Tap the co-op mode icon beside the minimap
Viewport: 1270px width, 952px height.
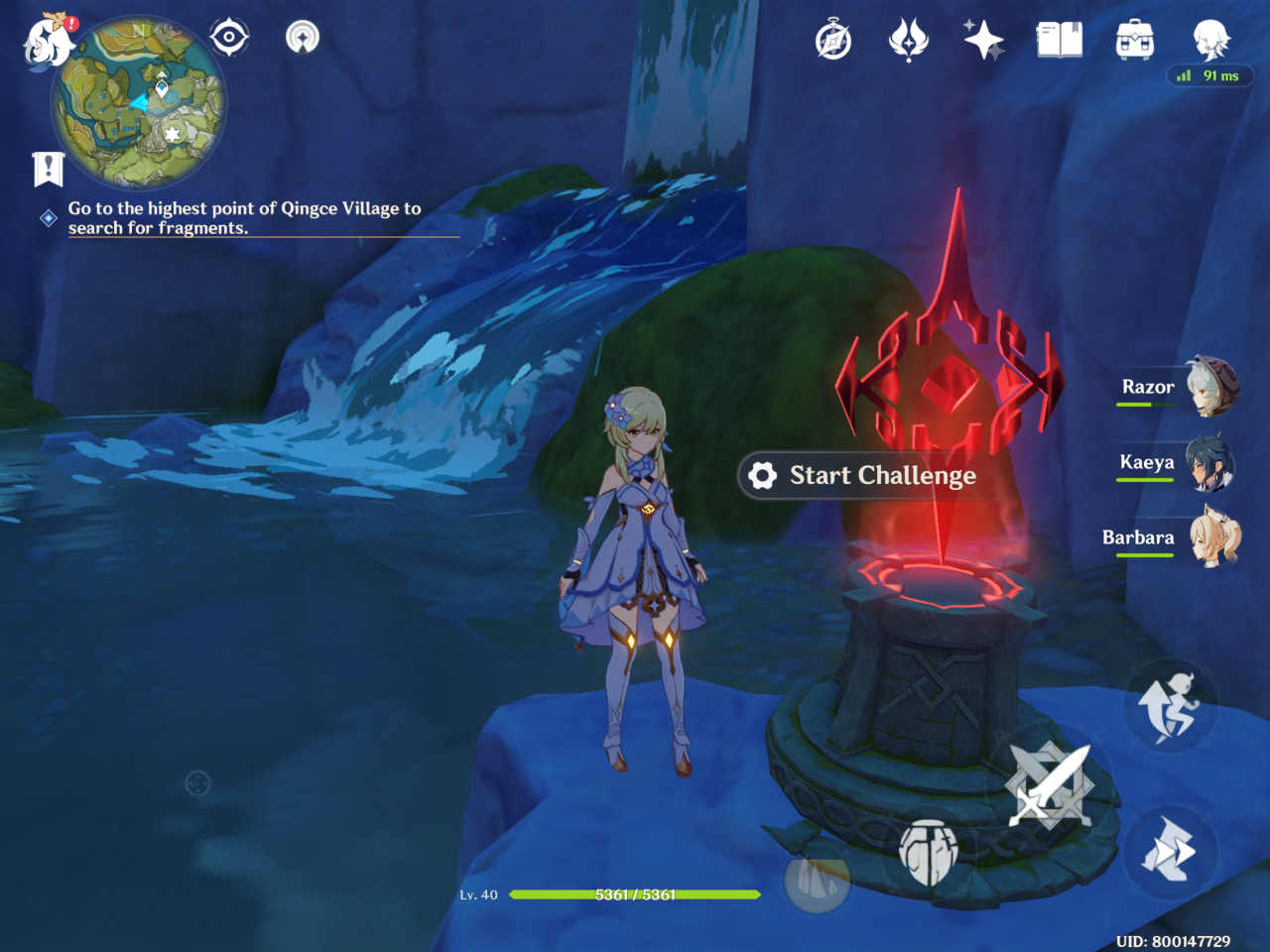click(x=303, y=38)
